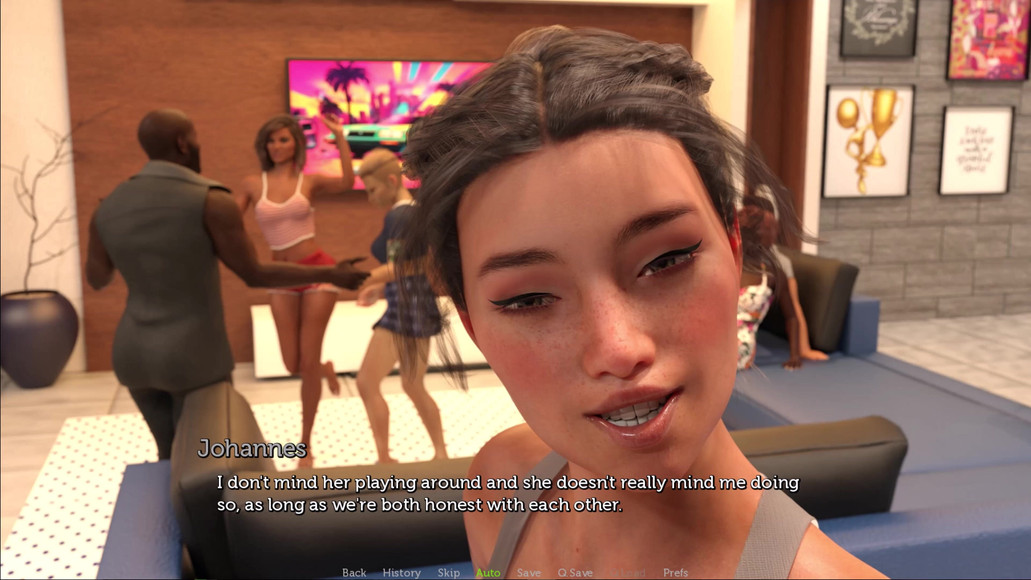Open the Prefs settings menu
This screenshot has height=580, width=1031.
point(676,573)
